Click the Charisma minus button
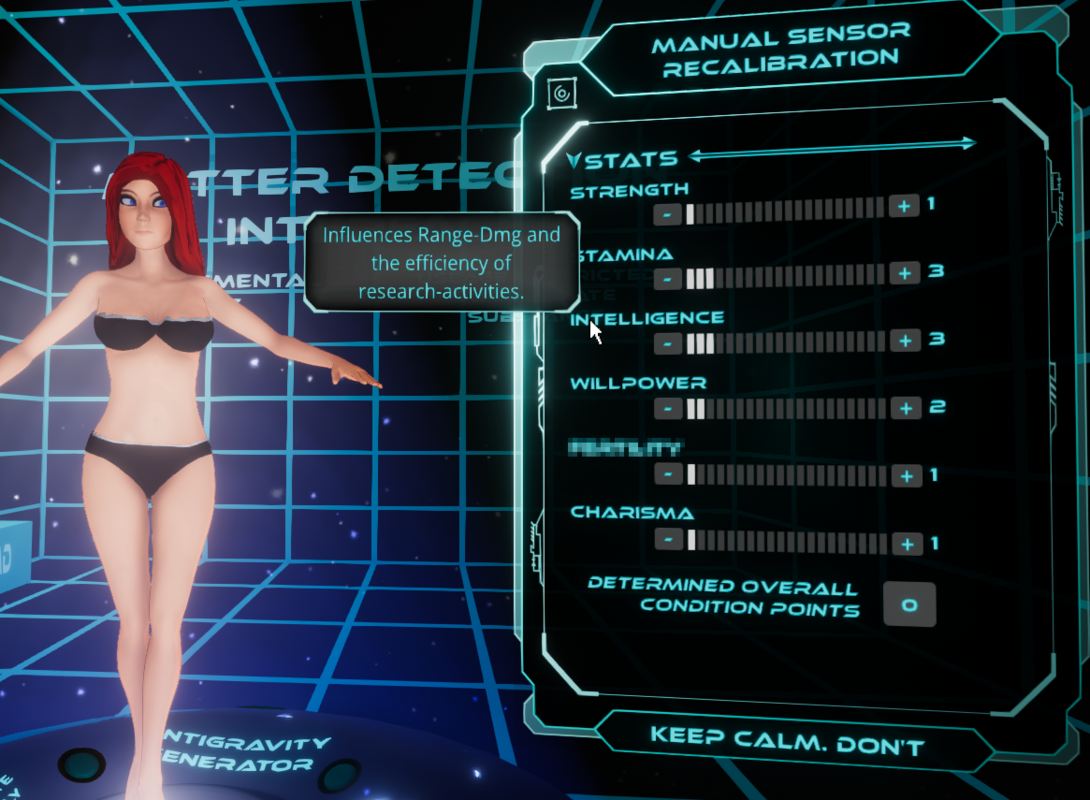The height and width of the screenshot is (800, 1090). (x=669, y=540)
